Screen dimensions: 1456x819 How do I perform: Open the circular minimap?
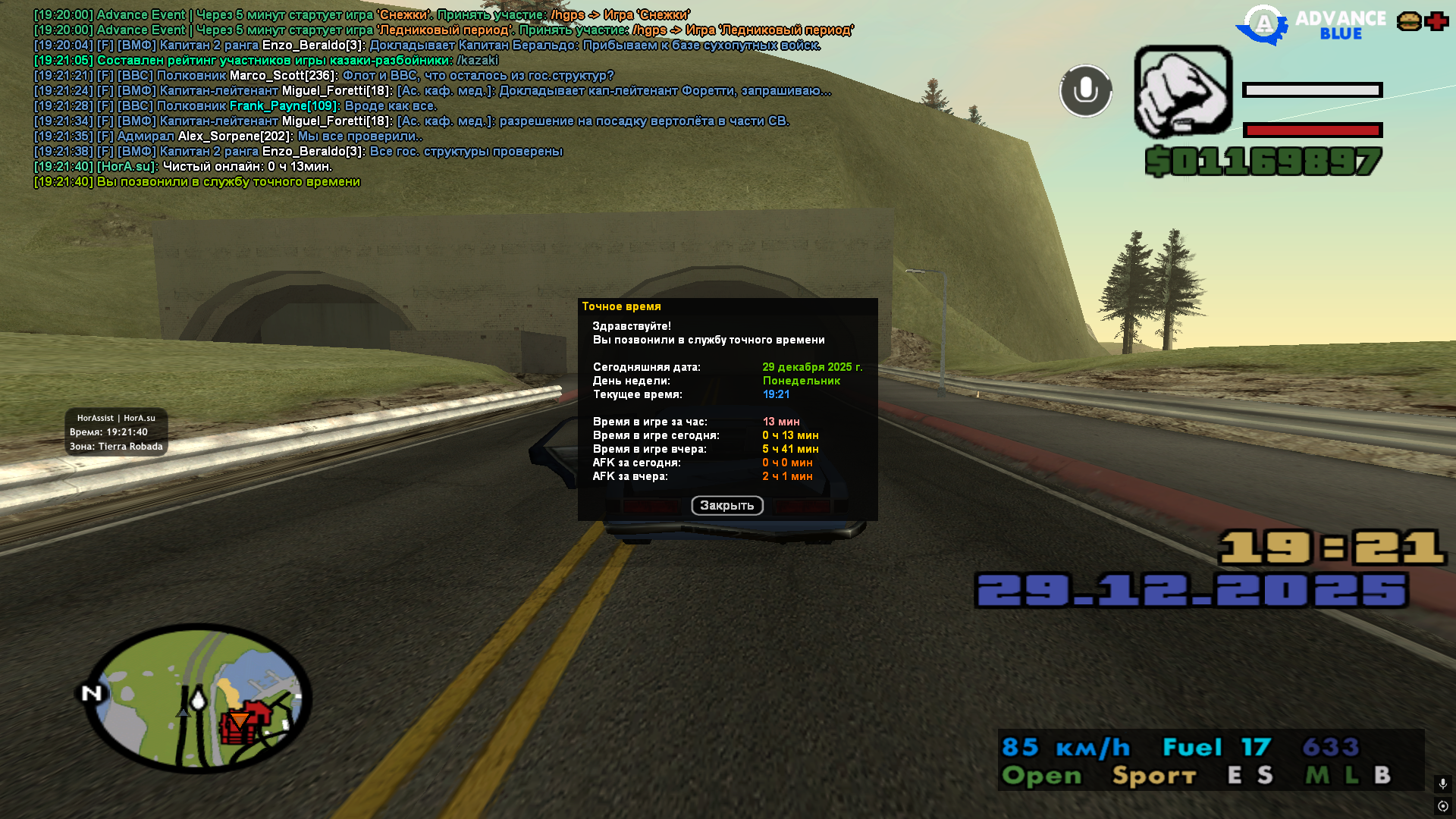pyautogui.click(x=197, y=698)
